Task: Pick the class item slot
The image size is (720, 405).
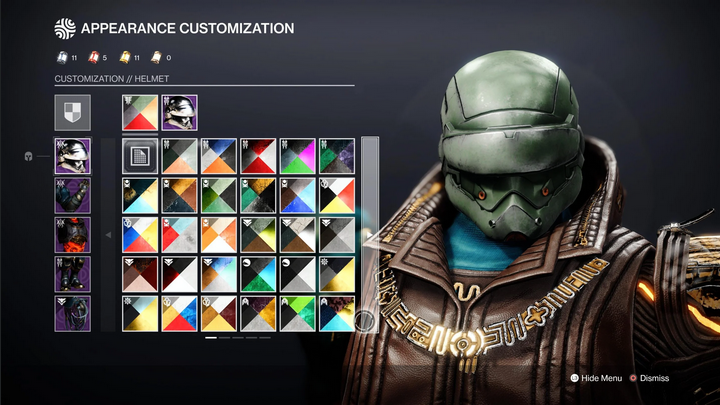Action: click(72, 313)
